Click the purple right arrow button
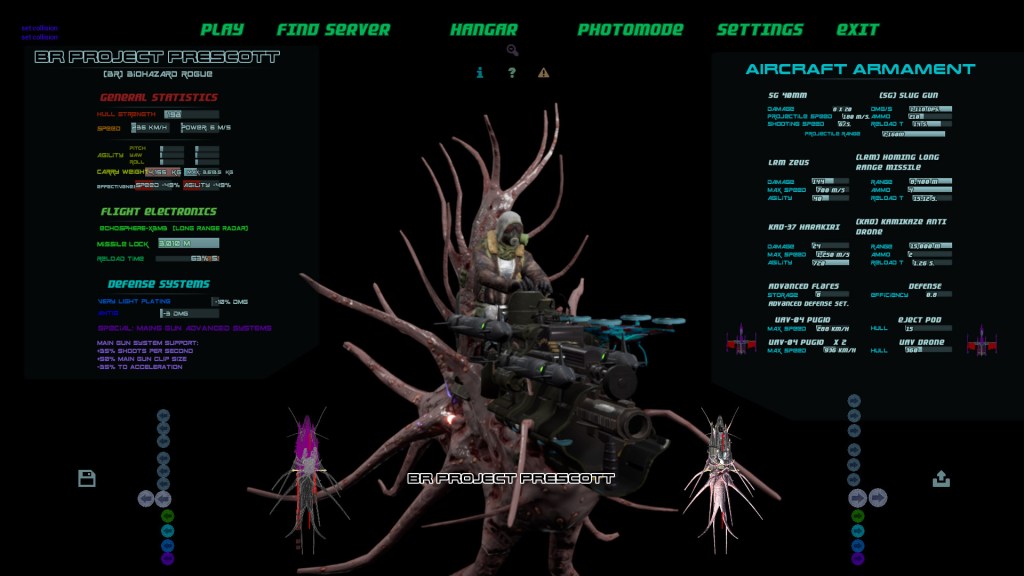The height and width of the screenshot is (576, 1024). (857, 559)
